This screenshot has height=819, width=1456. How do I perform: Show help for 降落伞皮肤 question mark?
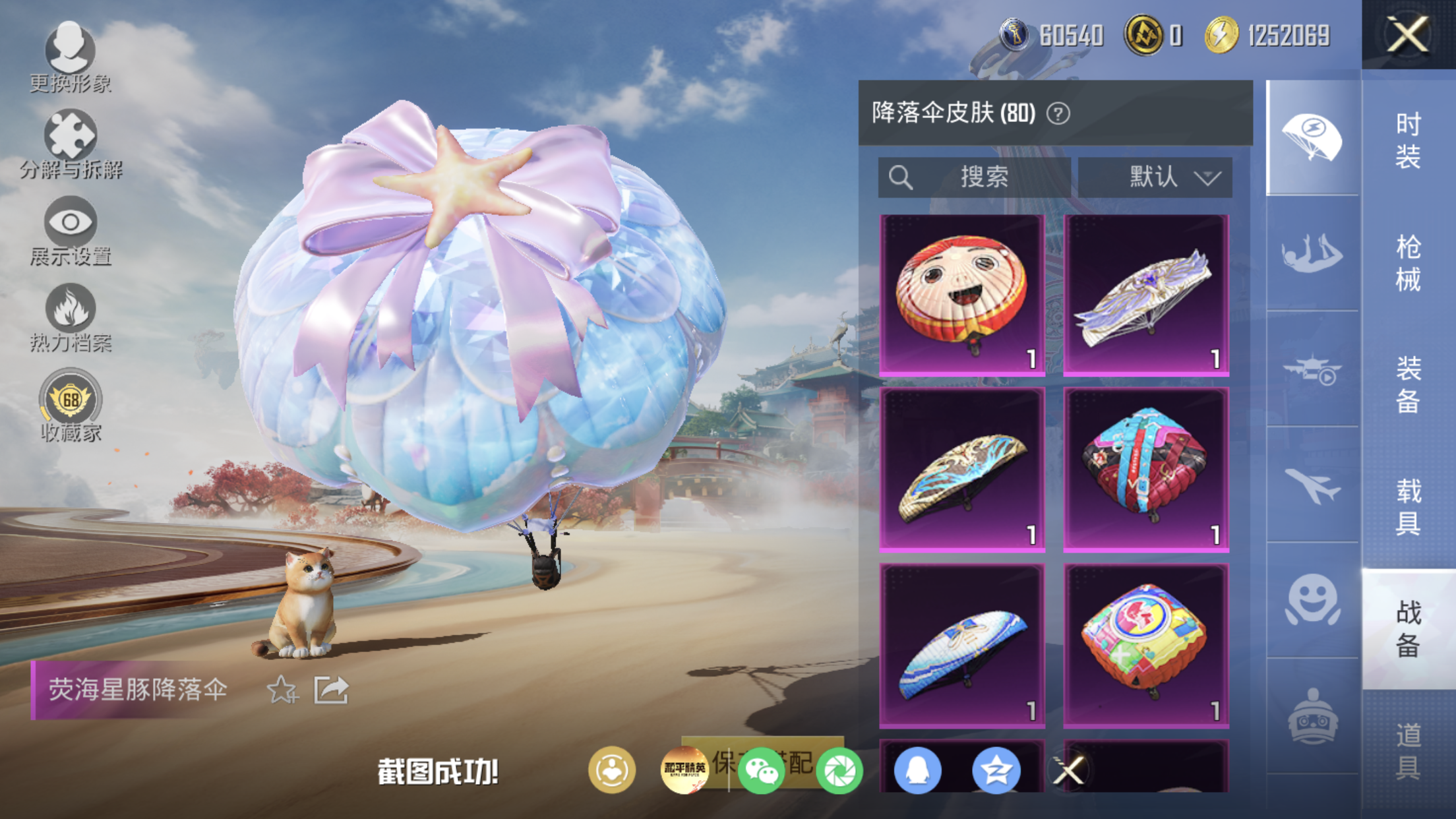(1058, 114)
